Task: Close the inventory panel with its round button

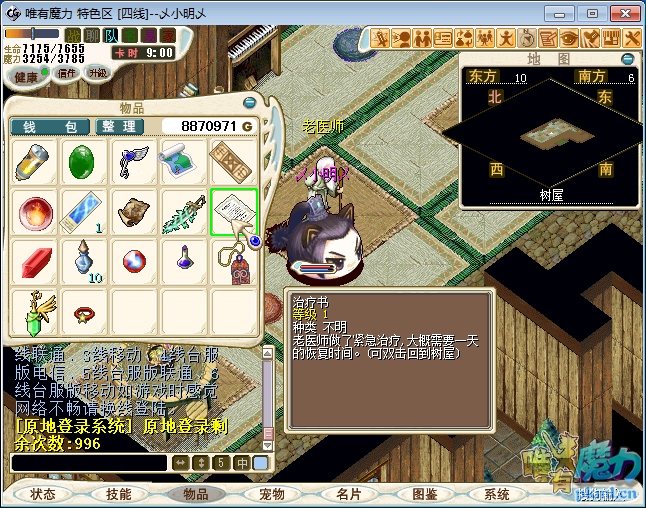Action: (x=249, y=103)
